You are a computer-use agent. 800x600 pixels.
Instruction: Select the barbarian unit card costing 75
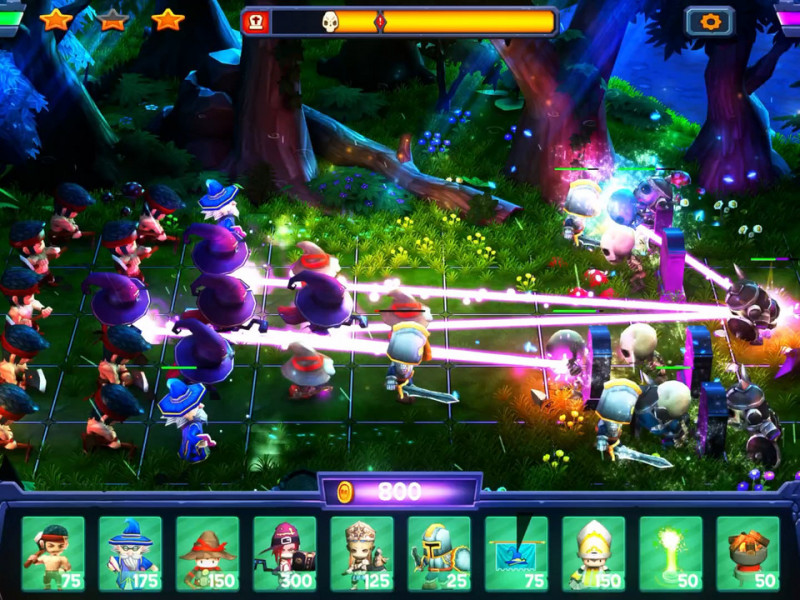(x=53, y=553)
